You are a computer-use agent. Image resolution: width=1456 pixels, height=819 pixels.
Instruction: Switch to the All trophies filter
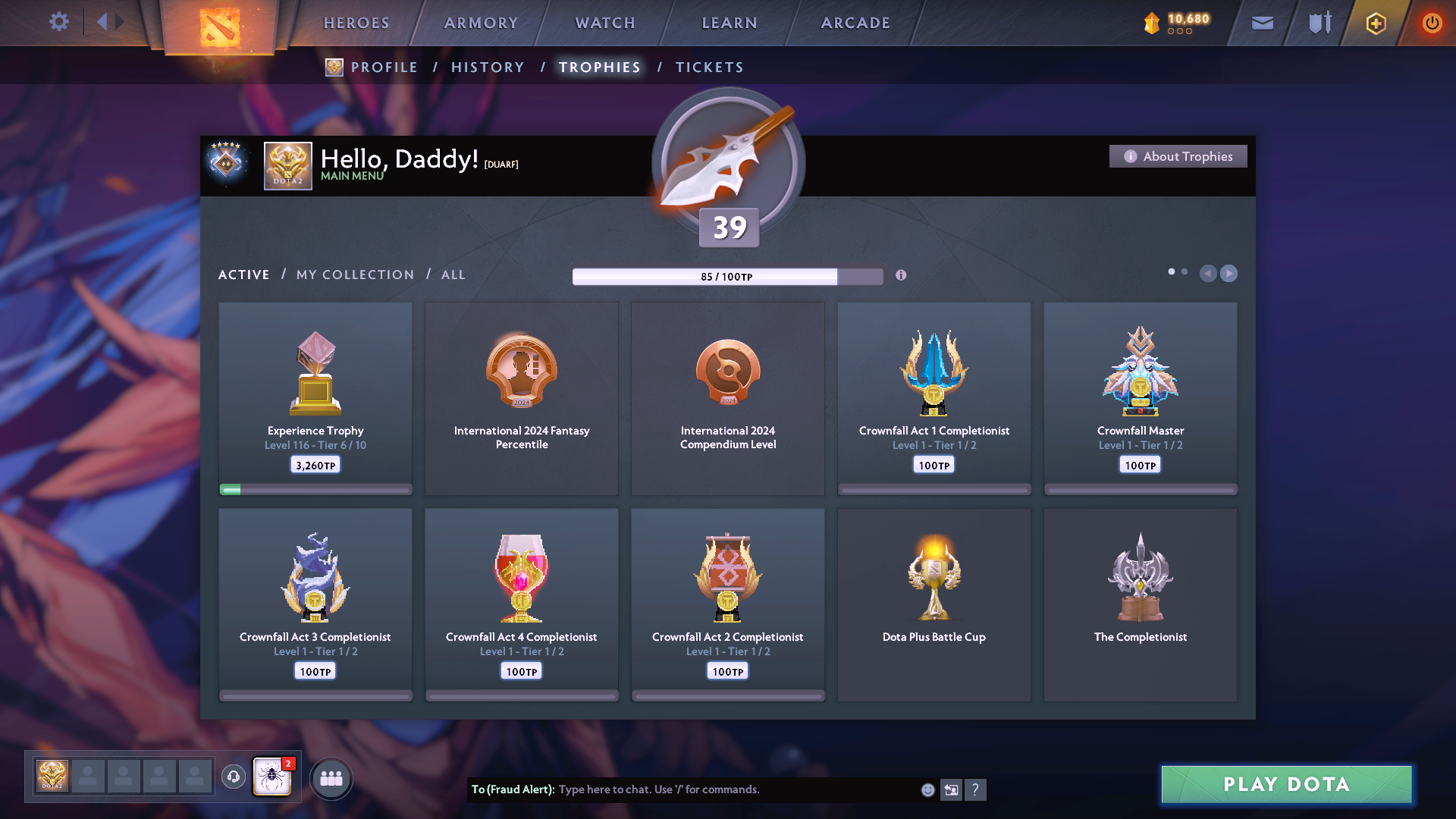(453, 275)
